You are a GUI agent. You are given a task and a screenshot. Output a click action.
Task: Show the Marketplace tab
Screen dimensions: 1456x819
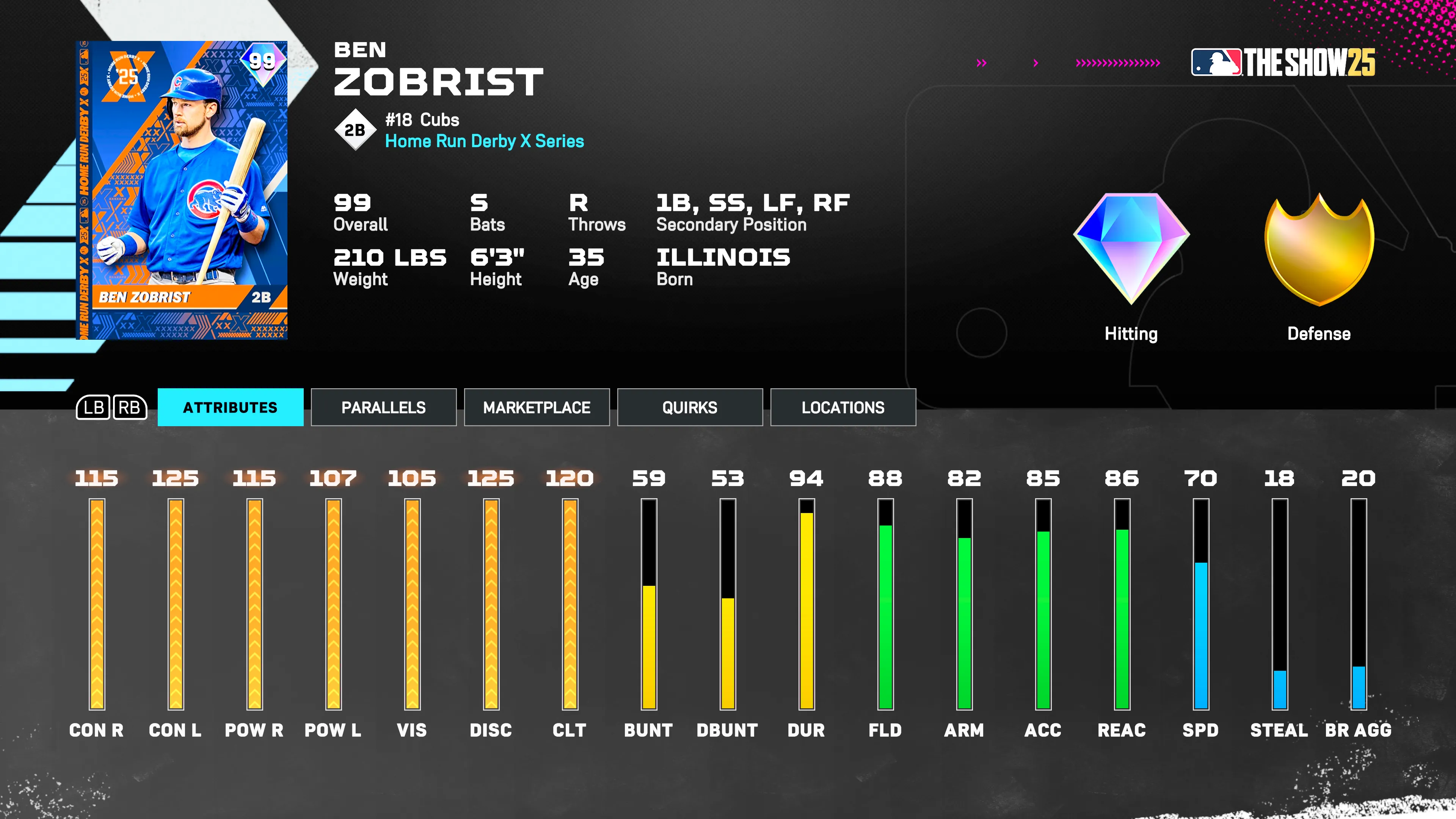tap(537, 407)
